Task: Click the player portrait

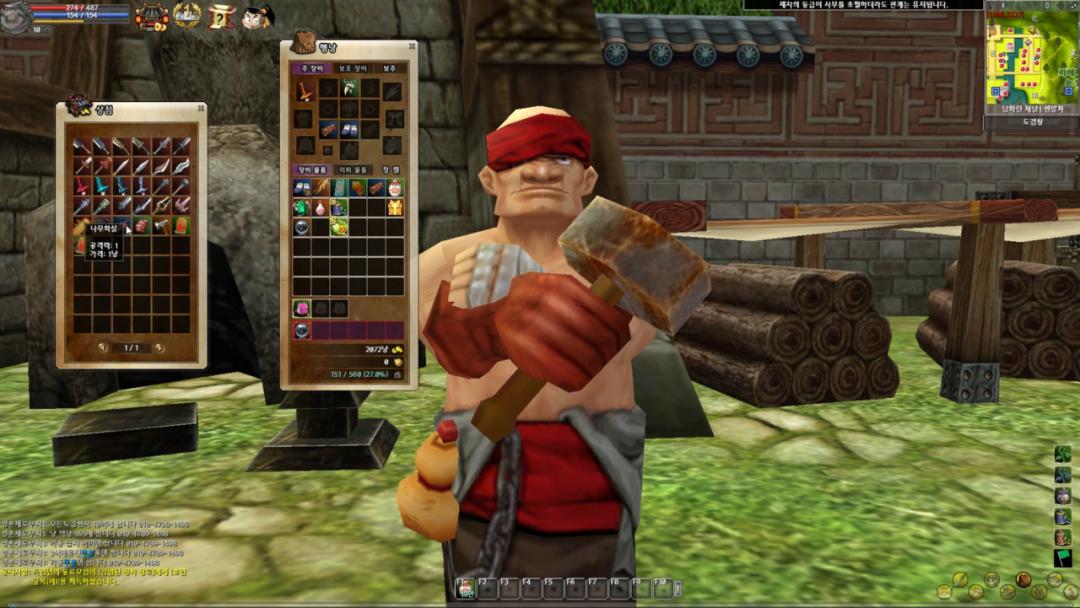Action: 14,17
